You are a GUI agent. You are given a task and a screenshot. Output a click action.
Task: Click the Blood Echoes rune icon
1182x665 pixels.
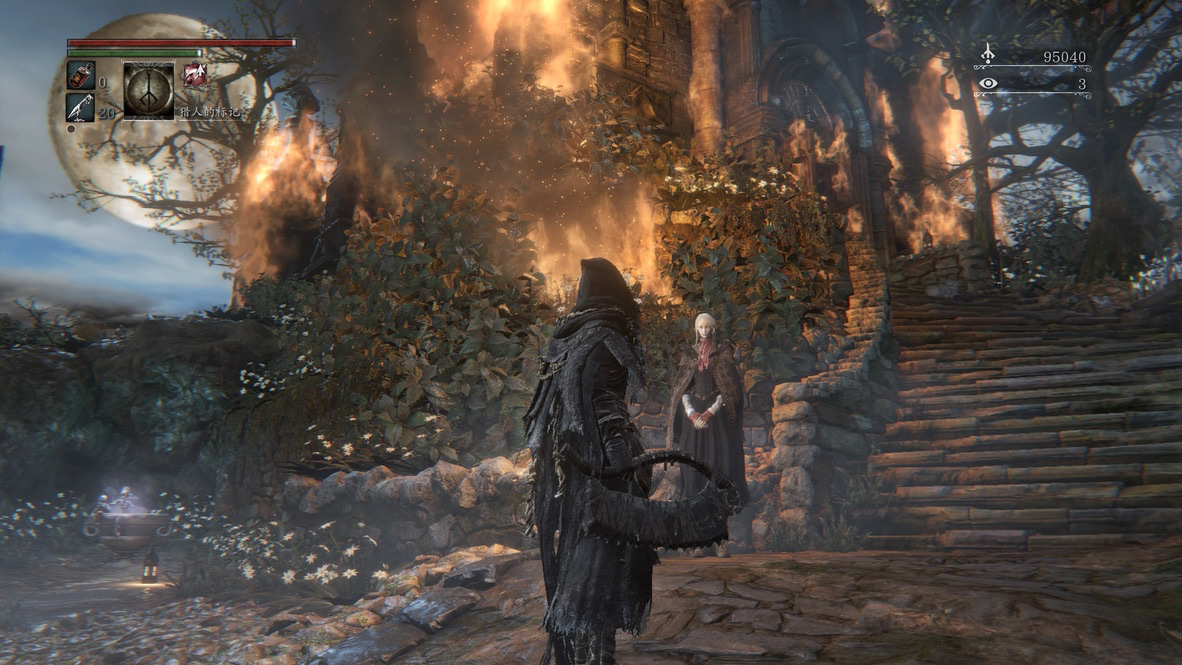click(x=988, y=54)
